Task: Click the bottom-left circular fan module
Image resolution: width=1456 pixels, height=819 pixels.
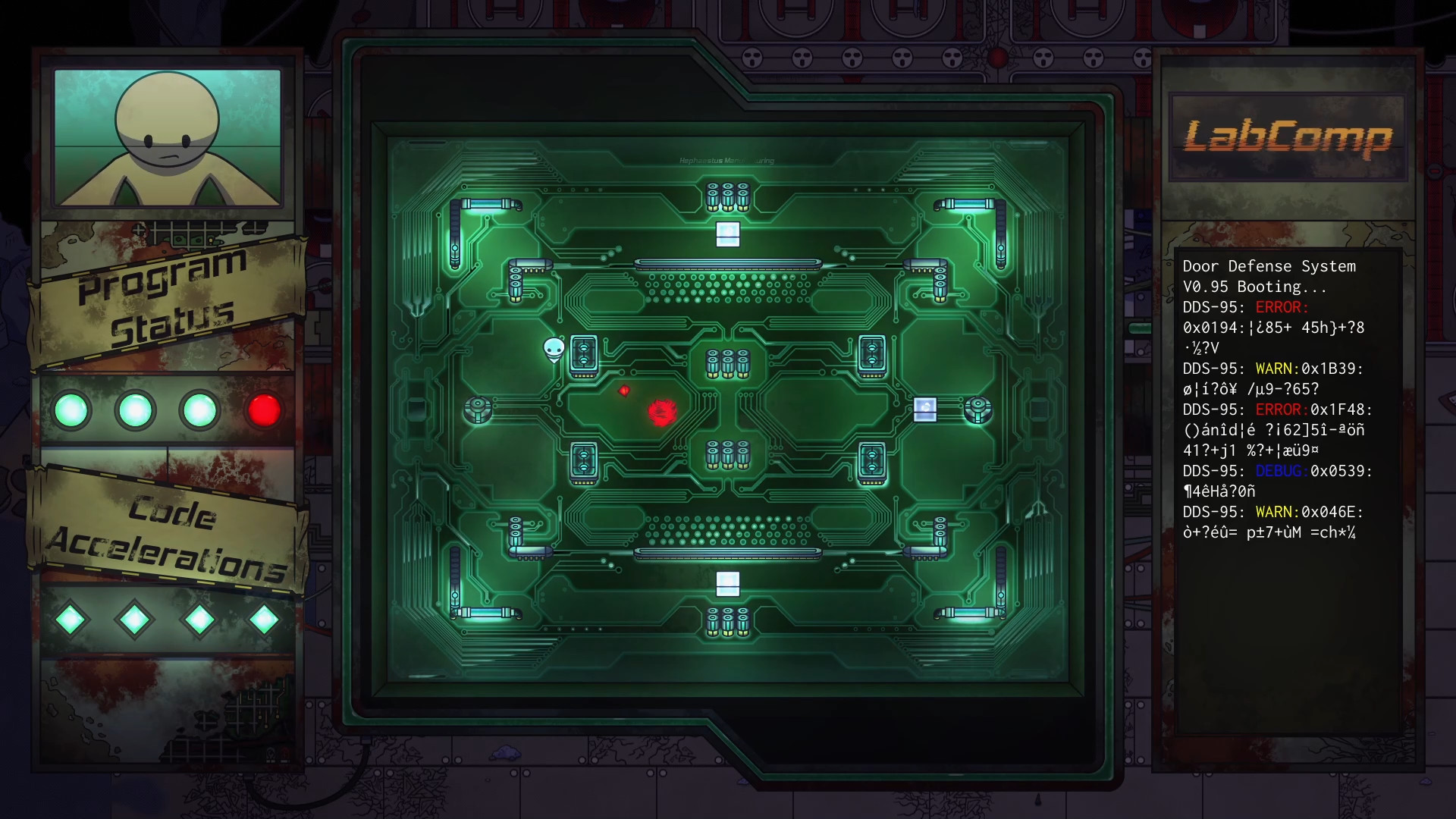Action: click(x=476, y=407)
